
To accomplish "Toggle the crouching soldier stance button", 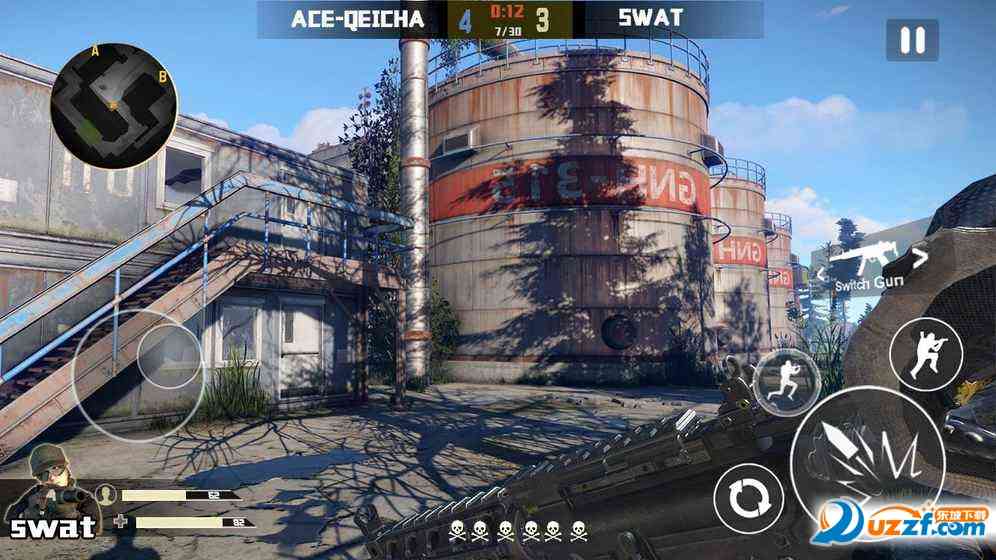I will click(928, 353).
